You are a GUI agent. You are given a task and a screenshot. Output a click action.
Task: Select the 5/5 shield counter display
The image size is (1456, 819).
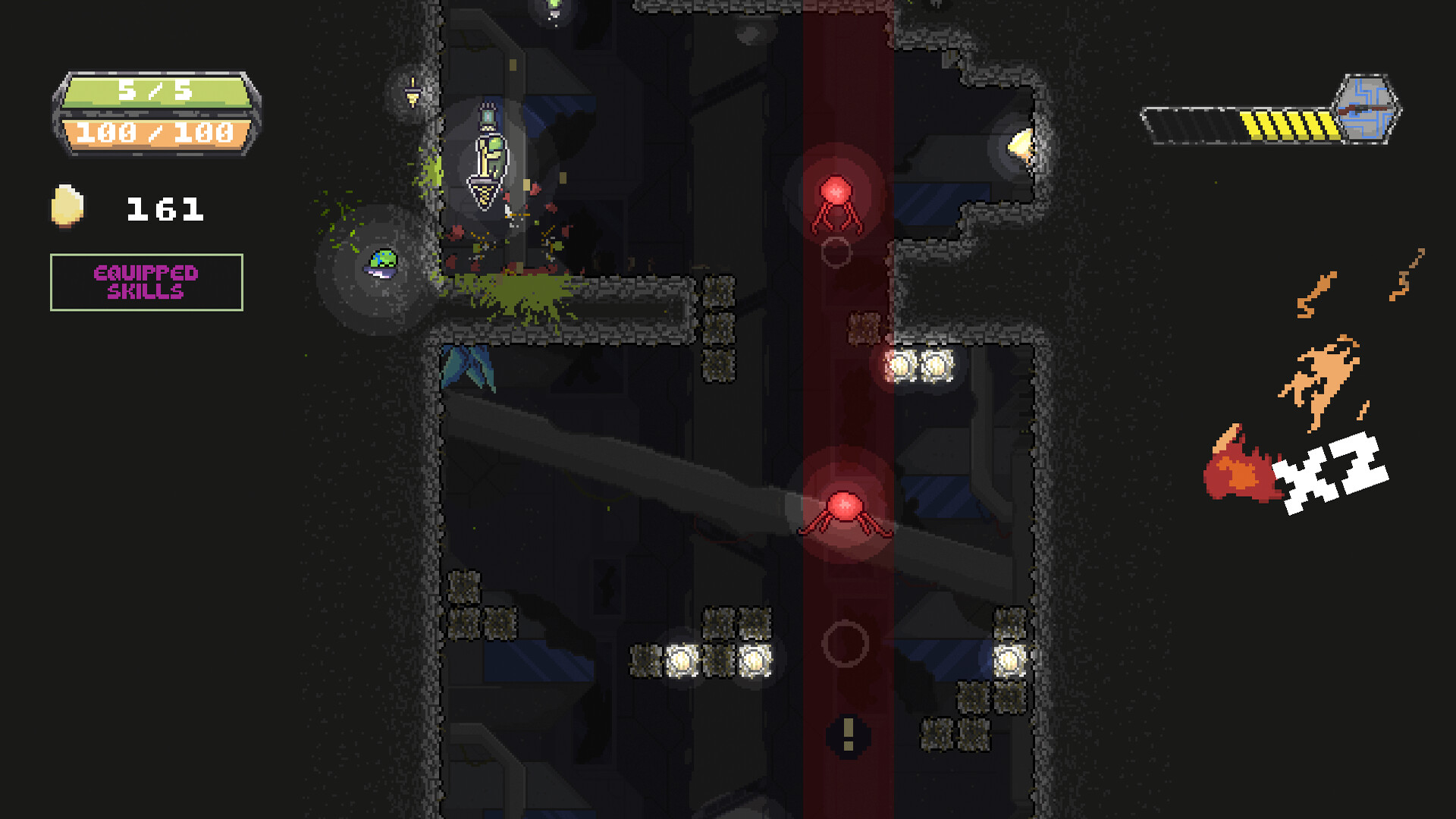pyautogui.click(x=155, y=89)
